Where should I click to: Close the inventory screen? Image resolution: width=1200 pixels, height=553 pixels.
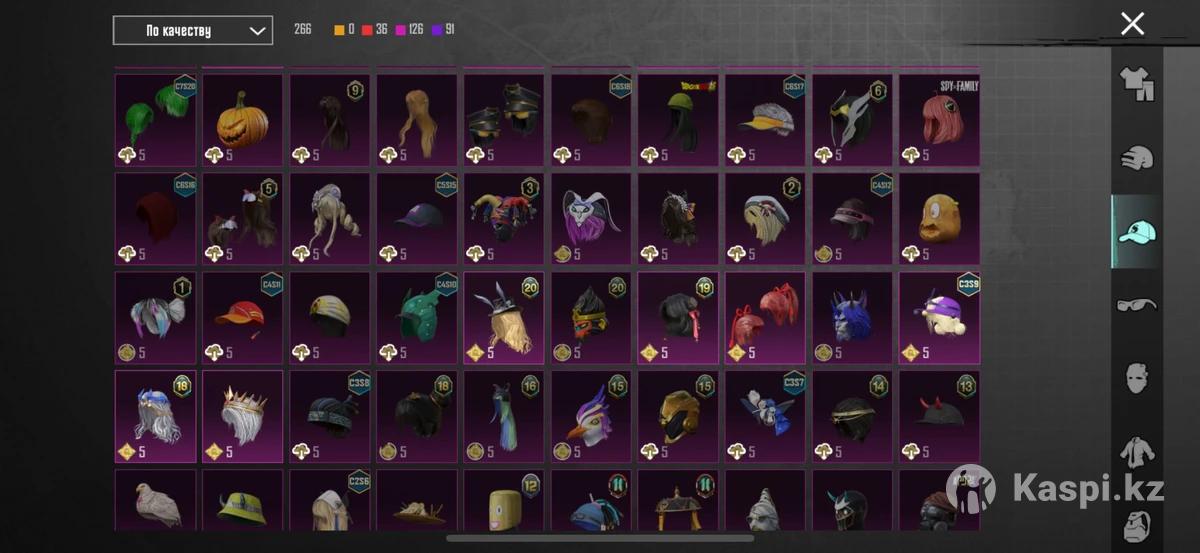pyautogui.click(x=1132, y=24)
